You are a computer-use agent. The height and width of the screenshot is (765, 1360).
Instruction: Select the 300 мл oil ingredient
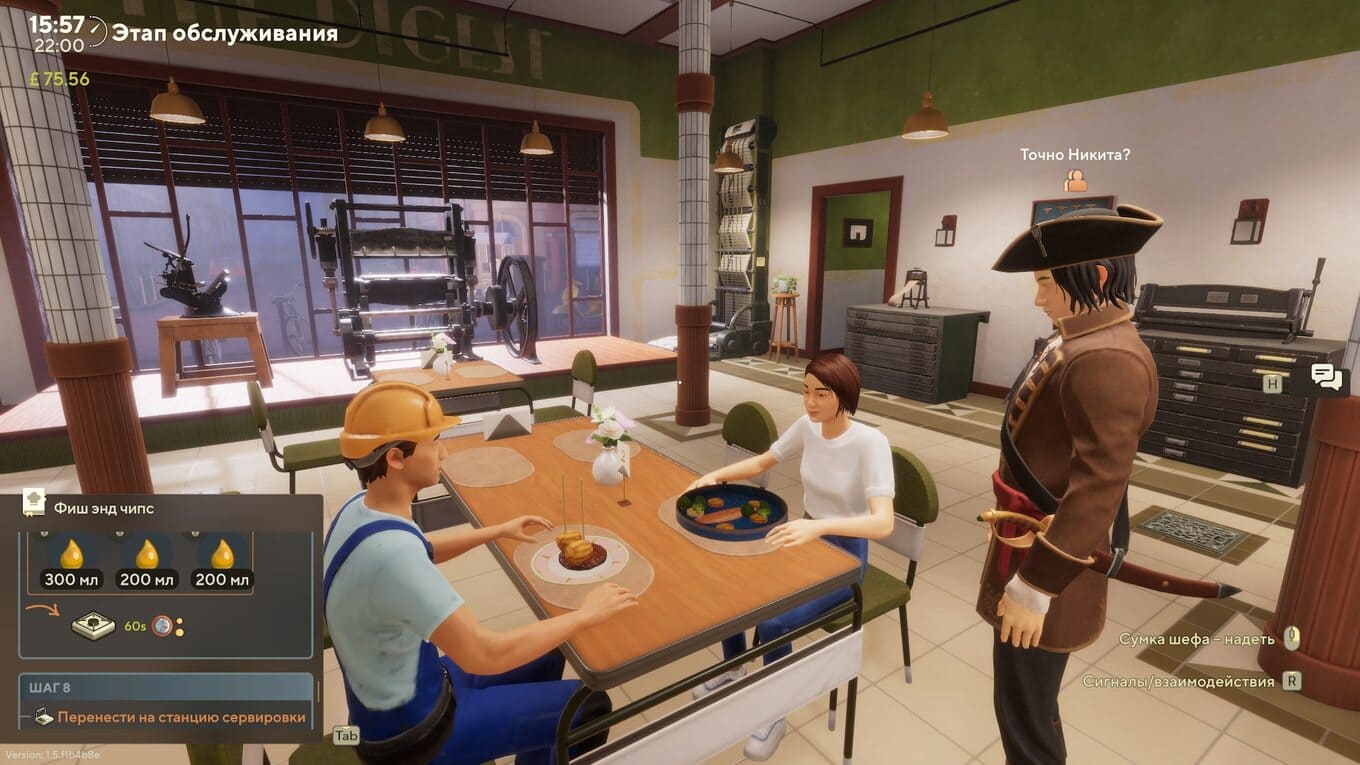pyautogui.click(x=72, y=563)
